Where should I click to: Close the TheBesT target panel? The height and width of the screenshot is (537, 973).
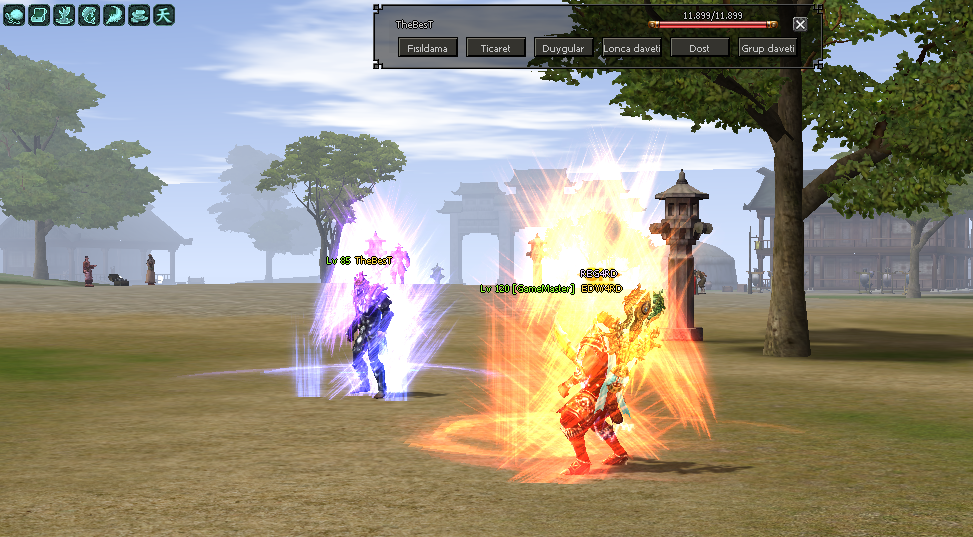tap(800, 24)
